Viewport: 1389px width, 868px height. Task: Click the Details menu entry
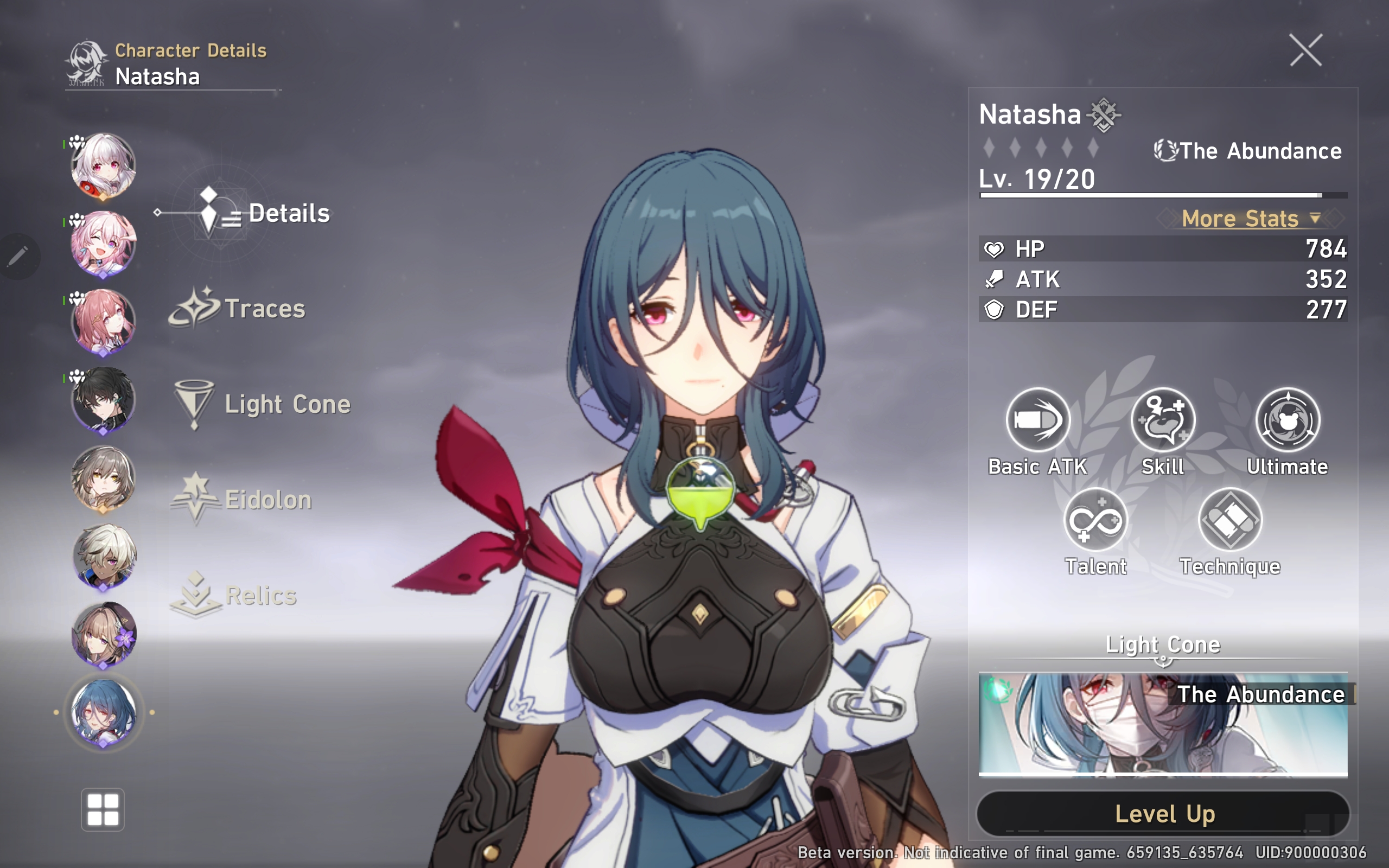tap(289, 214)
